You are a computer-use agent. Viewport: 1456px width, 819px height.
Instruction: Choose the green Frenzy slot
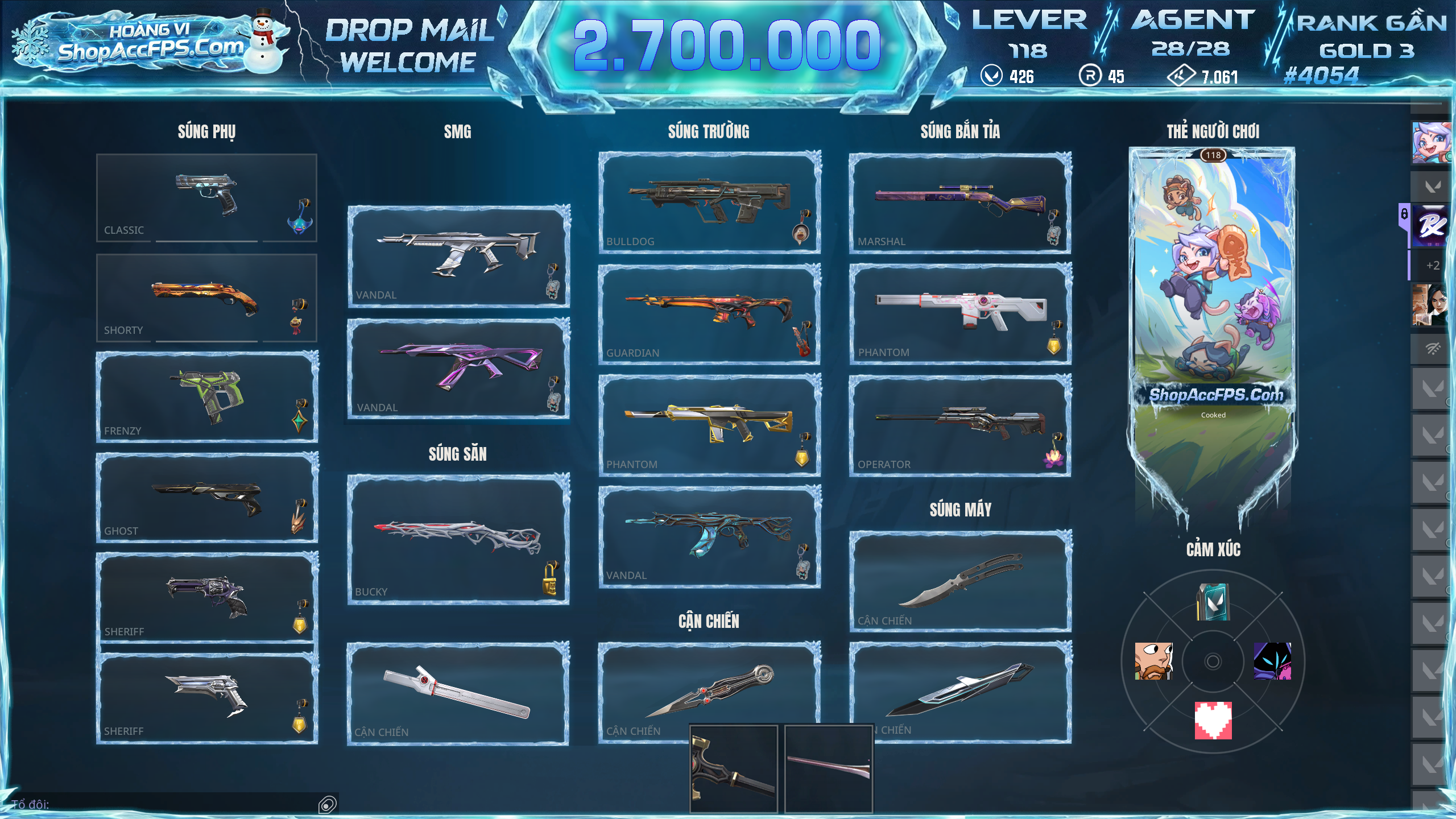(206, 396)
